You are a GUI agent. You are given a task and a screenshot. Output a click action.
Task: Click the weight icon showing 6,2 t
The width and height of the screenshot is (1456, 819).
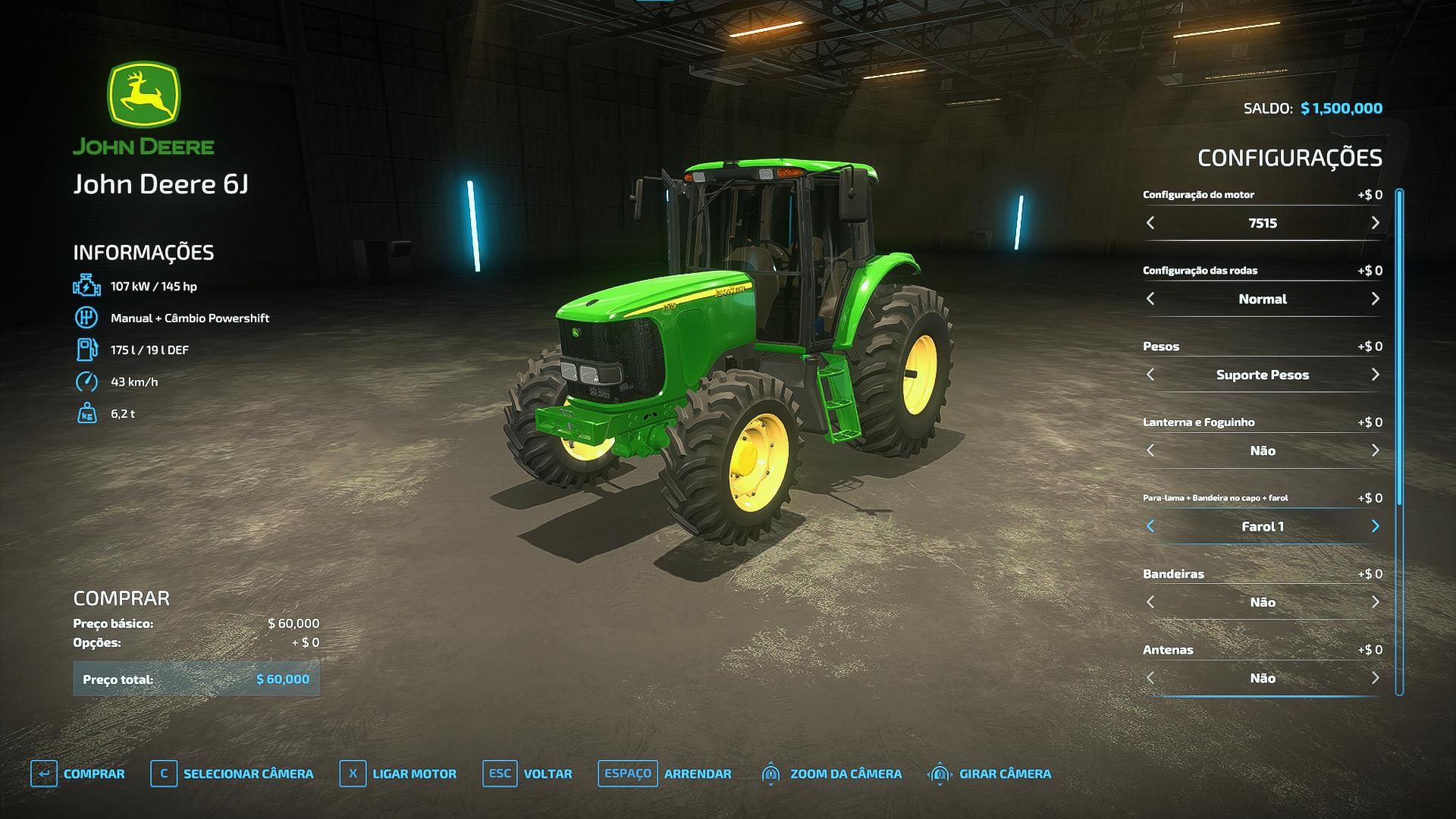click(86, 413)
